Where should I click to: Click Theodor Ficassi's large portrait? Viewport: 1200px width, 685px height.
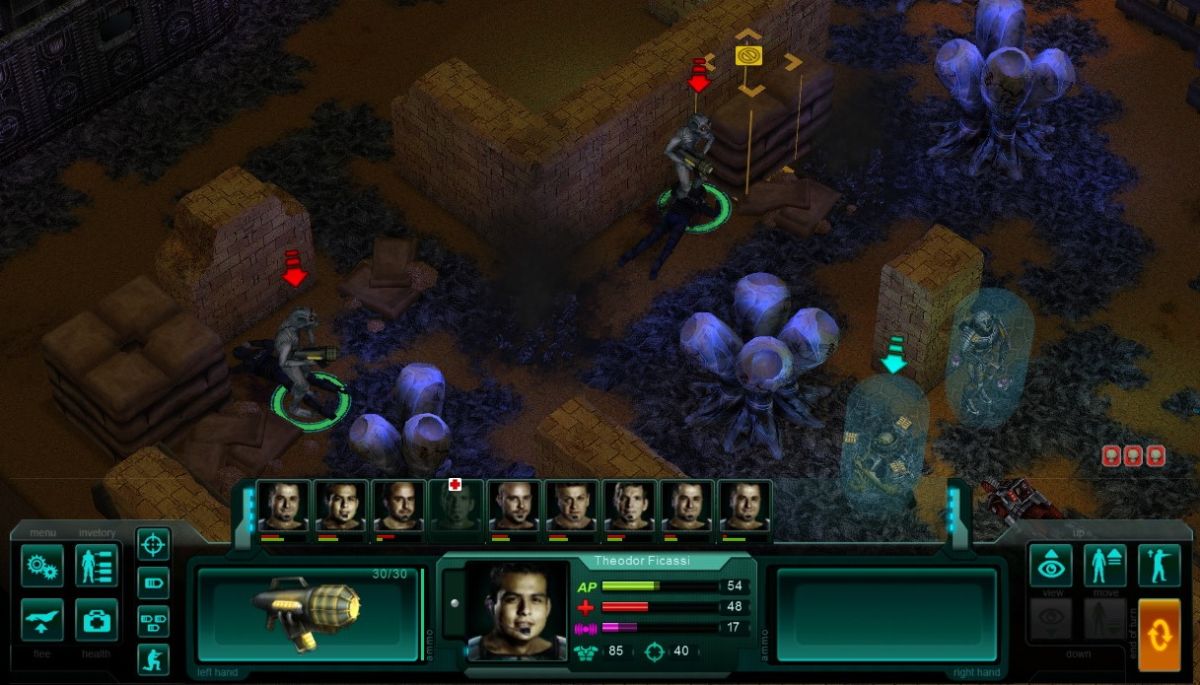pyautogui.click(x=516, y=610)
